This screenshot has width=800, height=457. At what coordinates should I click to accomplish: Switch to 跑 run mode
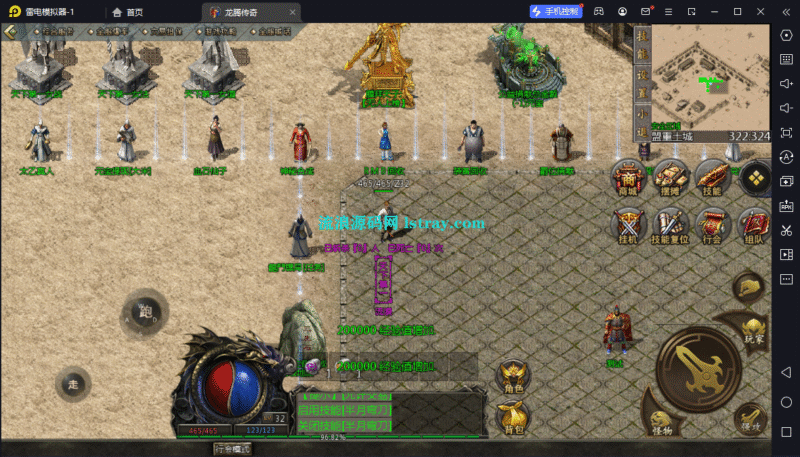146,311
